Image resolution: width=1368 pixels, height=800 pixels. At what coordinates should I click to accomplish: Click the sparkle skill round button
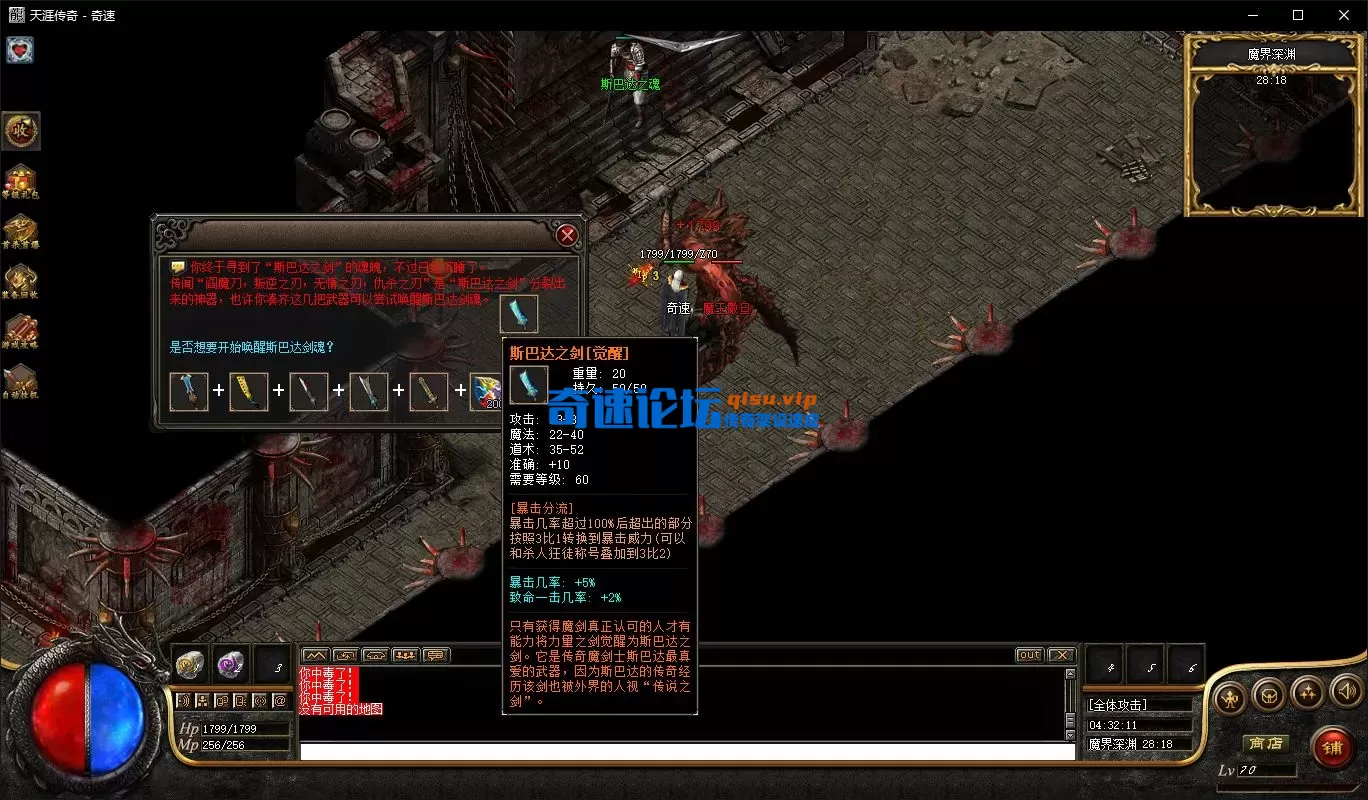[1307, 693]
